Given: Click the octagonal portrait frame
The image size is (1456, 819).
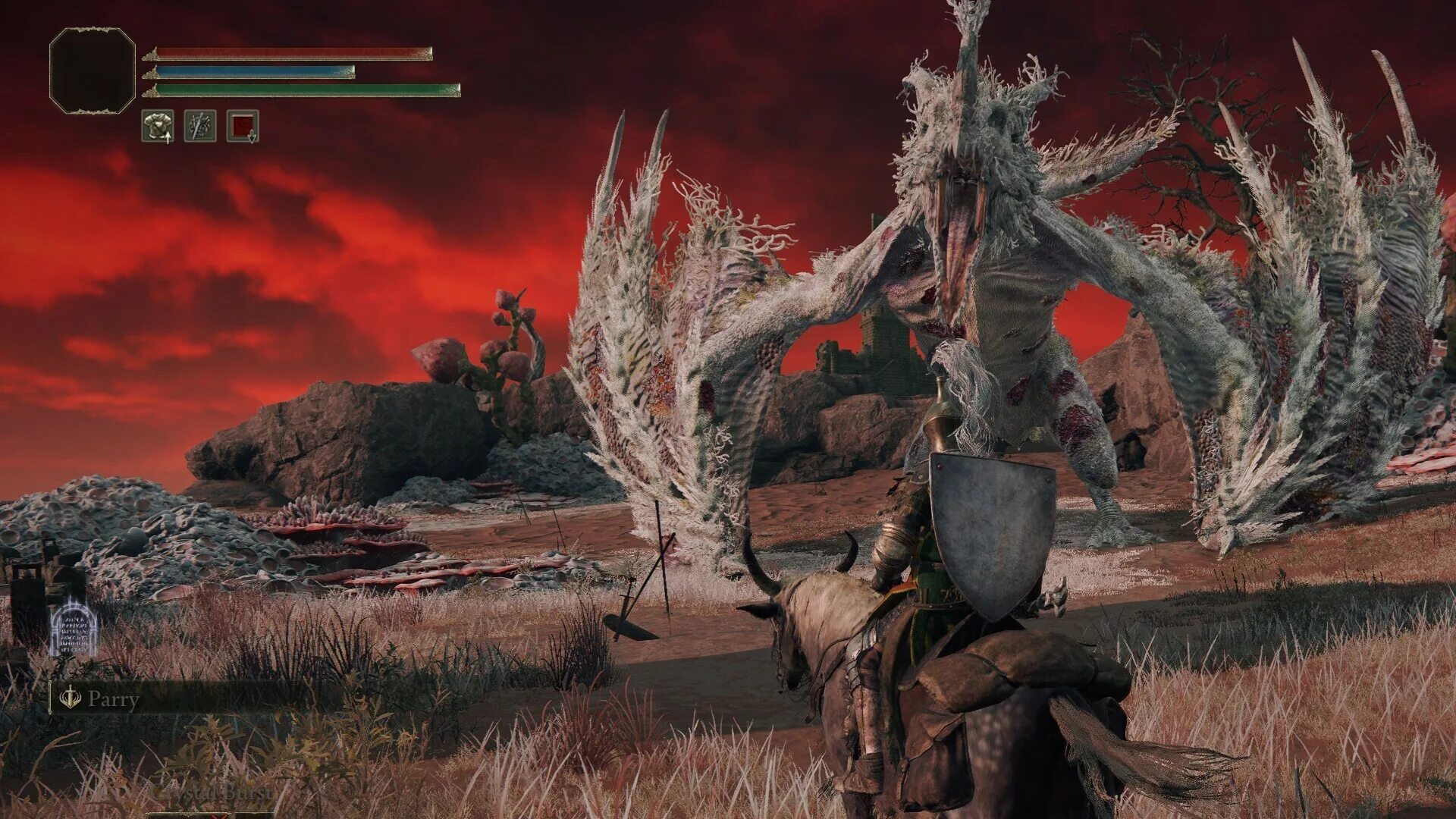Looking at the screenshot, I should (x=92, y=71).
